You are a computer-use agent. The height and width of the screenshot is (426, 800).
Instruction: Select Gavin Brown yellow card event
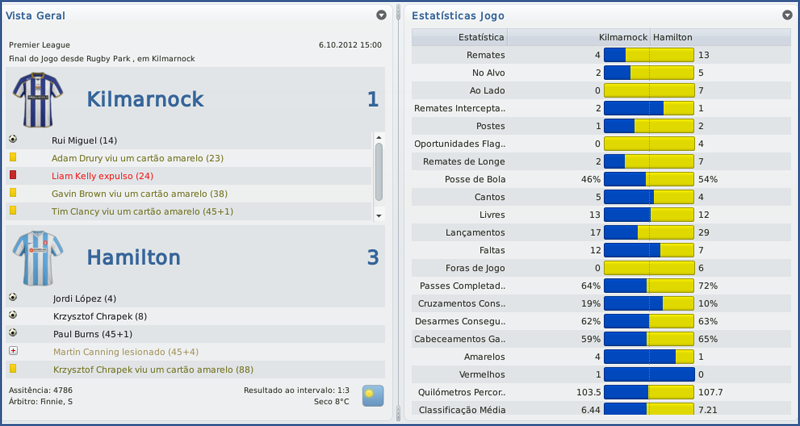pyautogui.click(x=139, y=193)
